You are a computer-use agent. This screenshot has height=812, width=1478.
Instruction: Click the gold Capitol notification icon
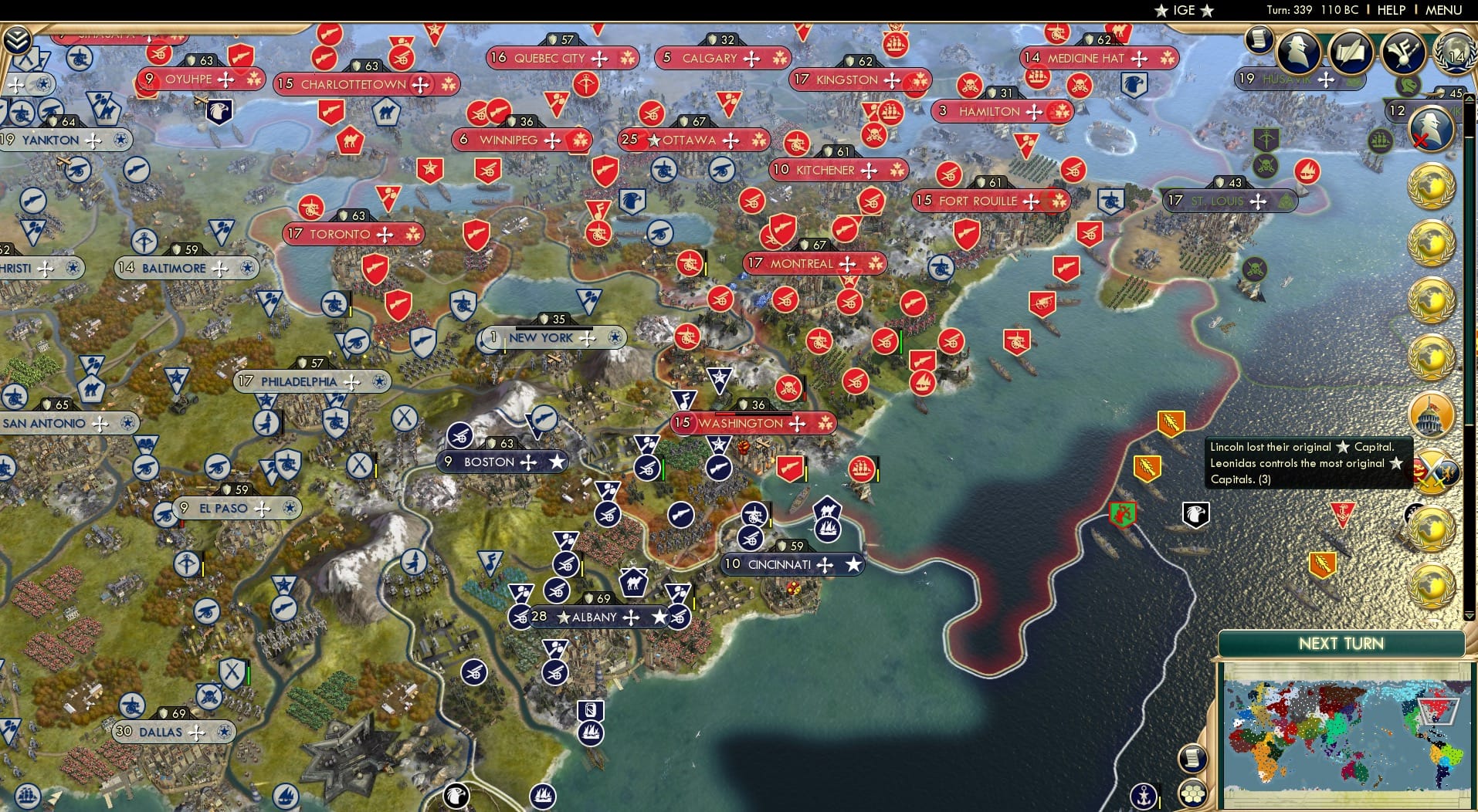1434,415
